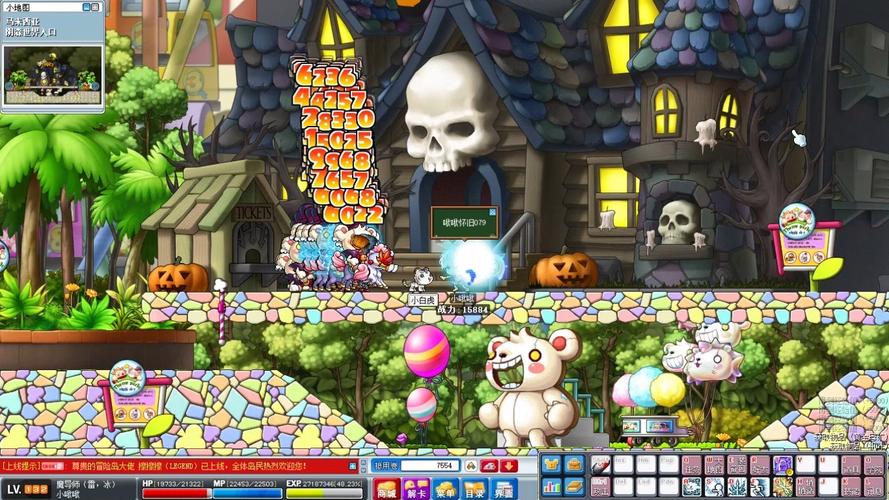Click the 解卡 unstuck button

[415, 489]
